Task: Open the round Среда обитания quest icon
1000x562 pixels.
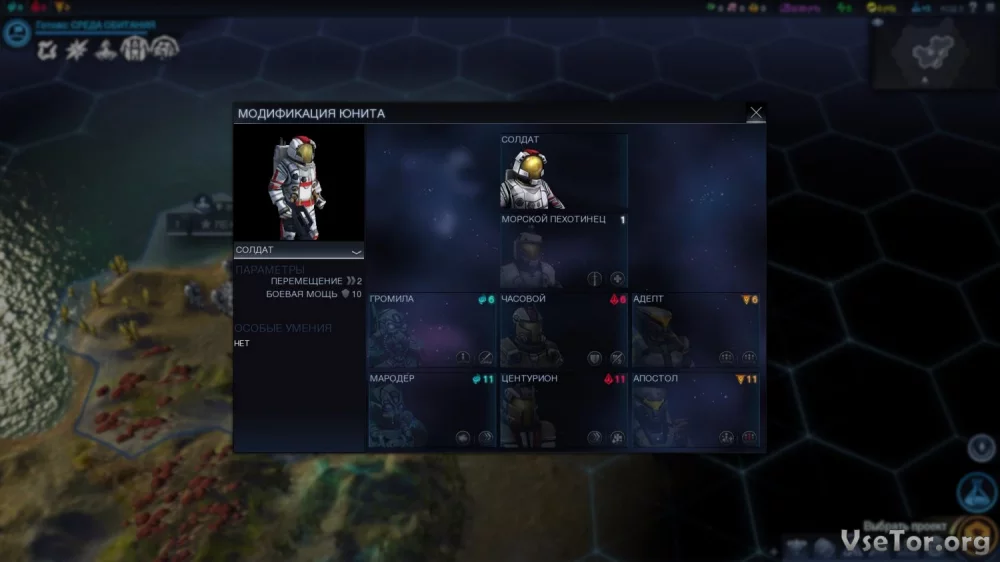Action: 17,33
